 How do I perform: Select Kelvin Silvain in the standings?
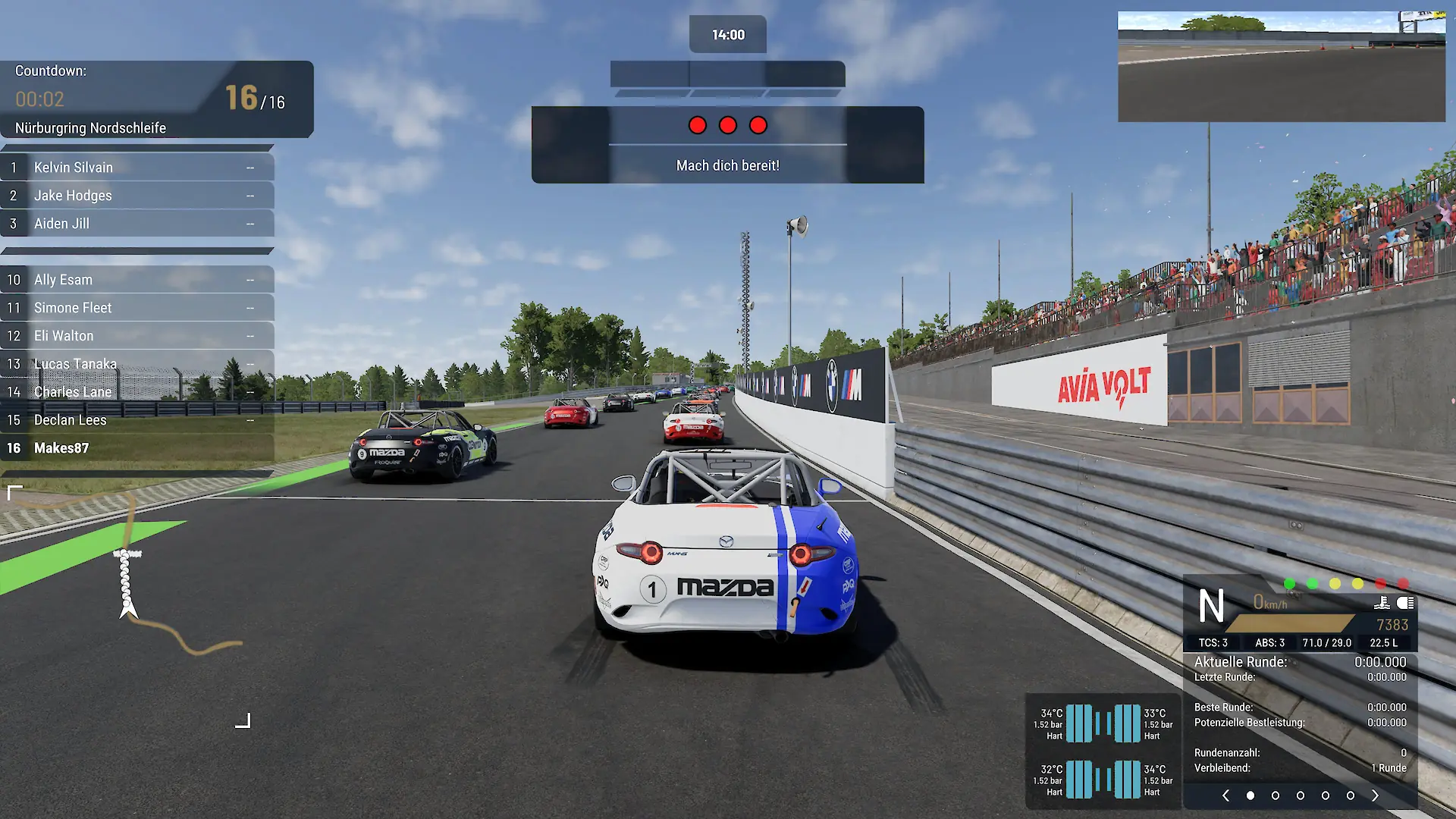coord(136,168)
